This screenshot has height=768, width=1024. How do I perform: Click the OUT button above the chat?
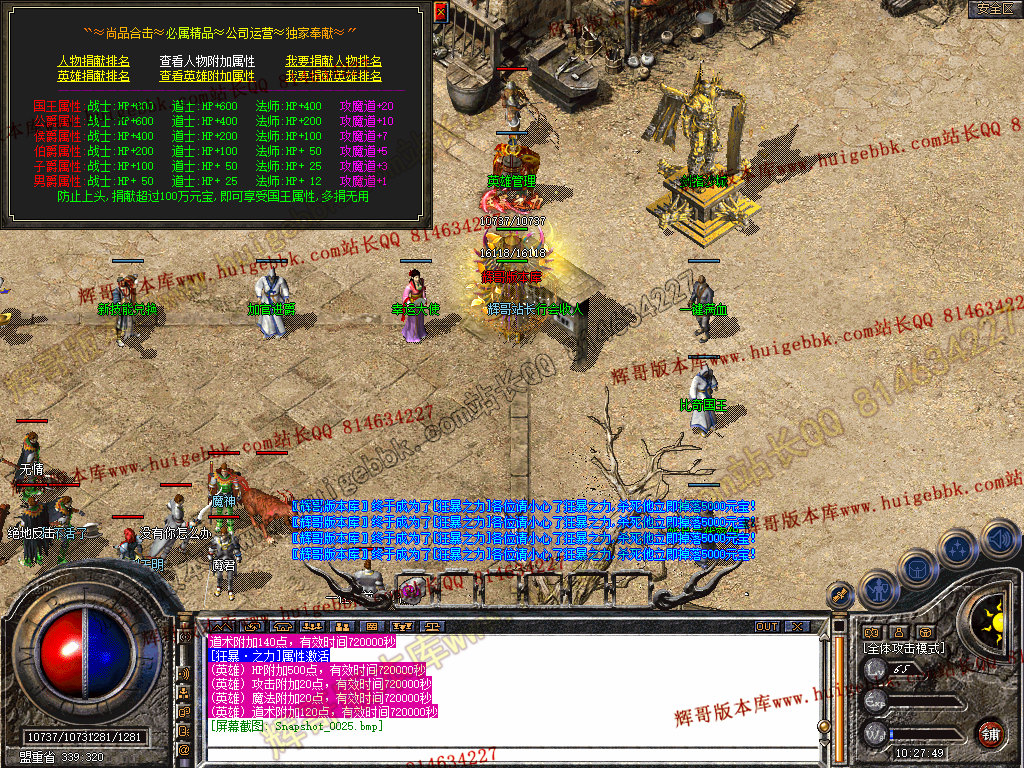point(767,627)
